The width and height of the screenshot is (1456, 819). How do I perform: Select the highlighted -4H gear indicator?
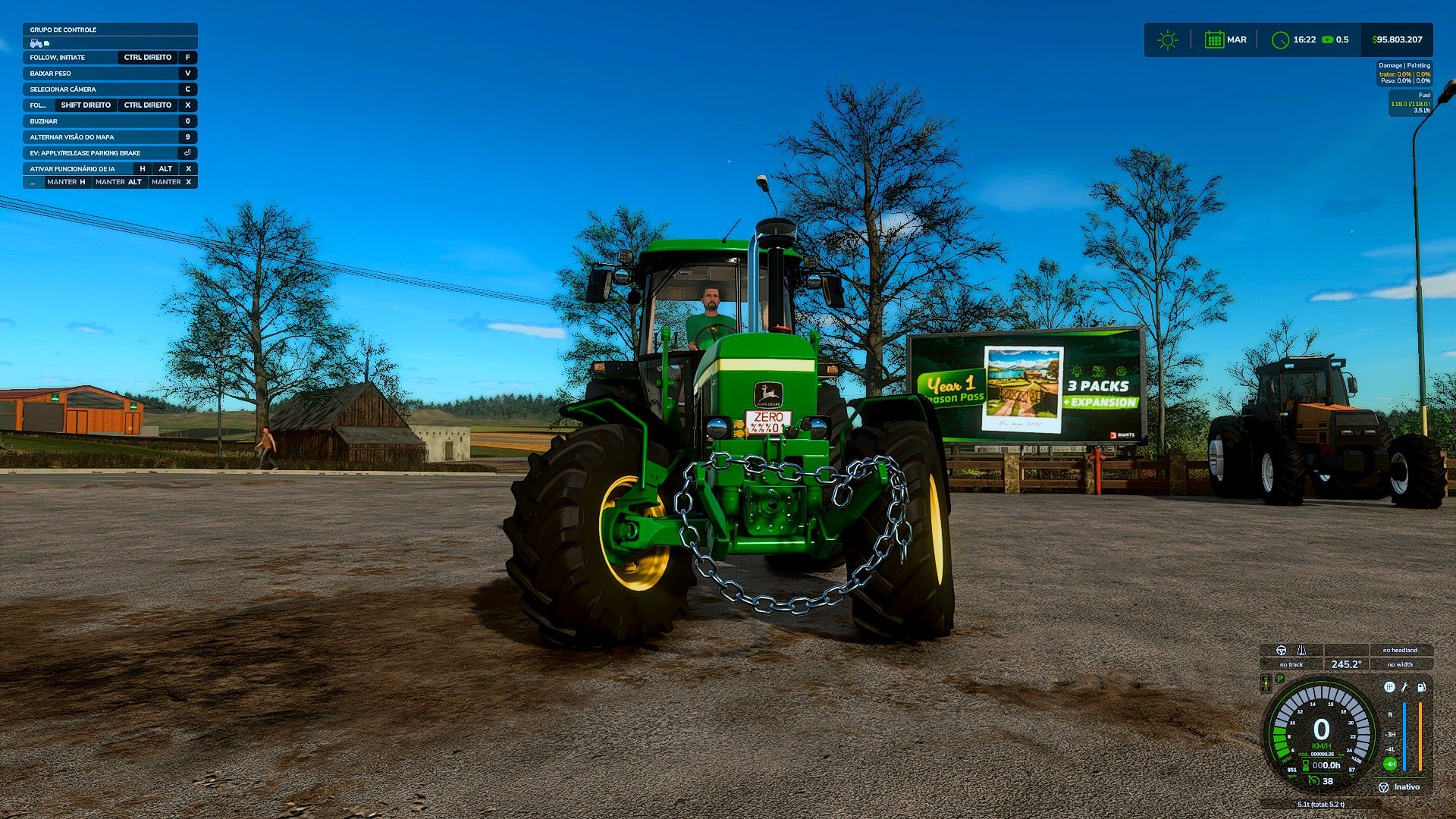point(1390,764)
